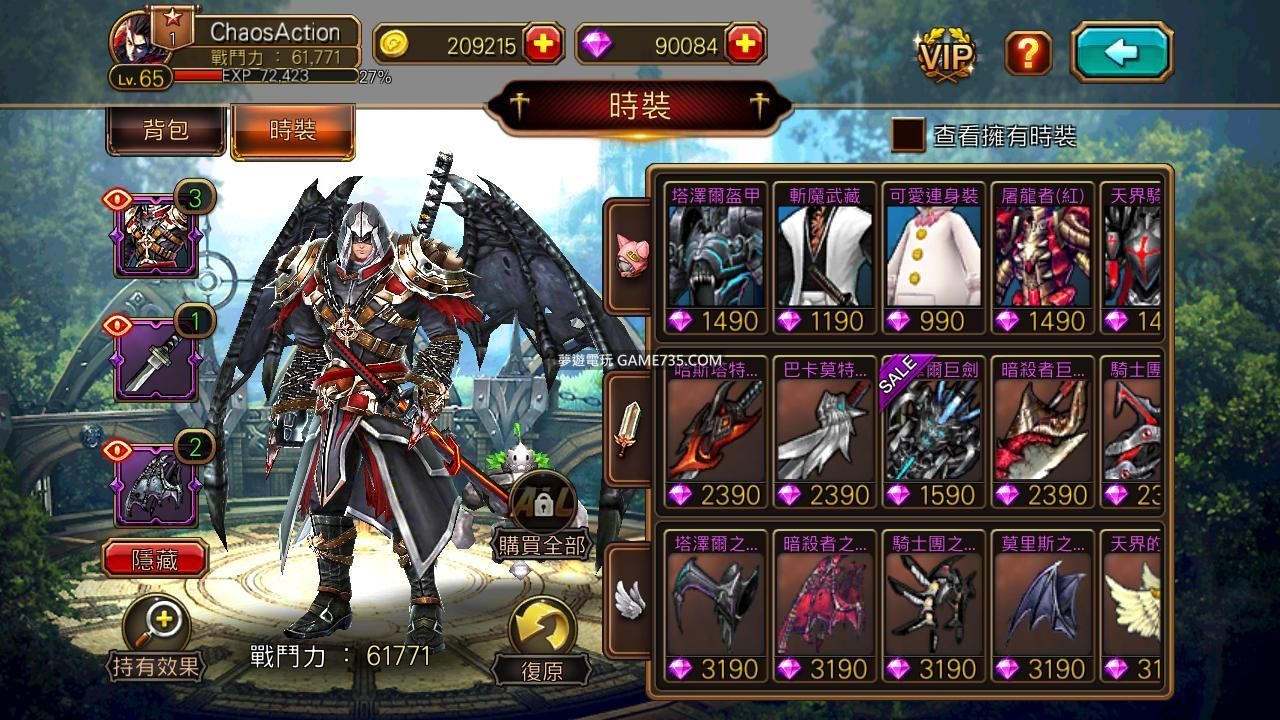Image resolution: width=1280 pixels, height=720 pixels.
Task: Go back with the teal arrow button
Action: [x=1121, y=52]
